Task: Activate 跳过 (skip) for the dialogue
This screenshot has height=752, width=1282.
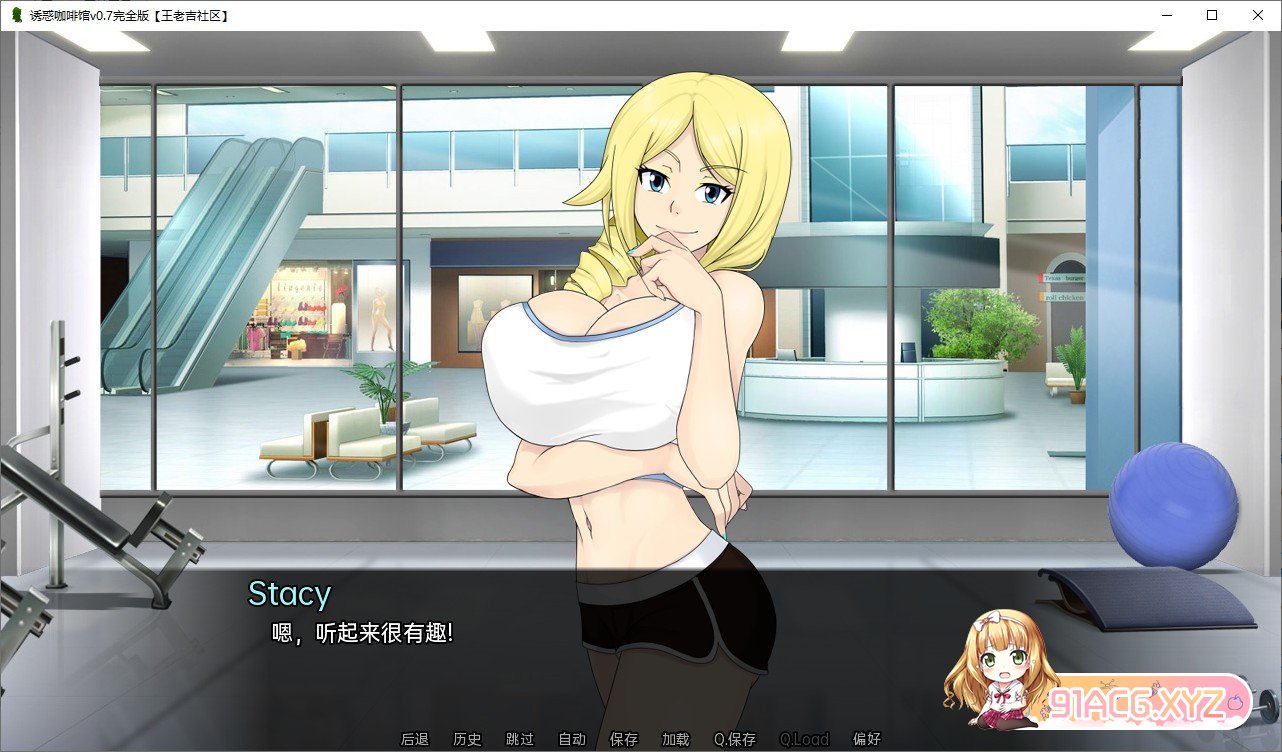Action: point(520,739)
